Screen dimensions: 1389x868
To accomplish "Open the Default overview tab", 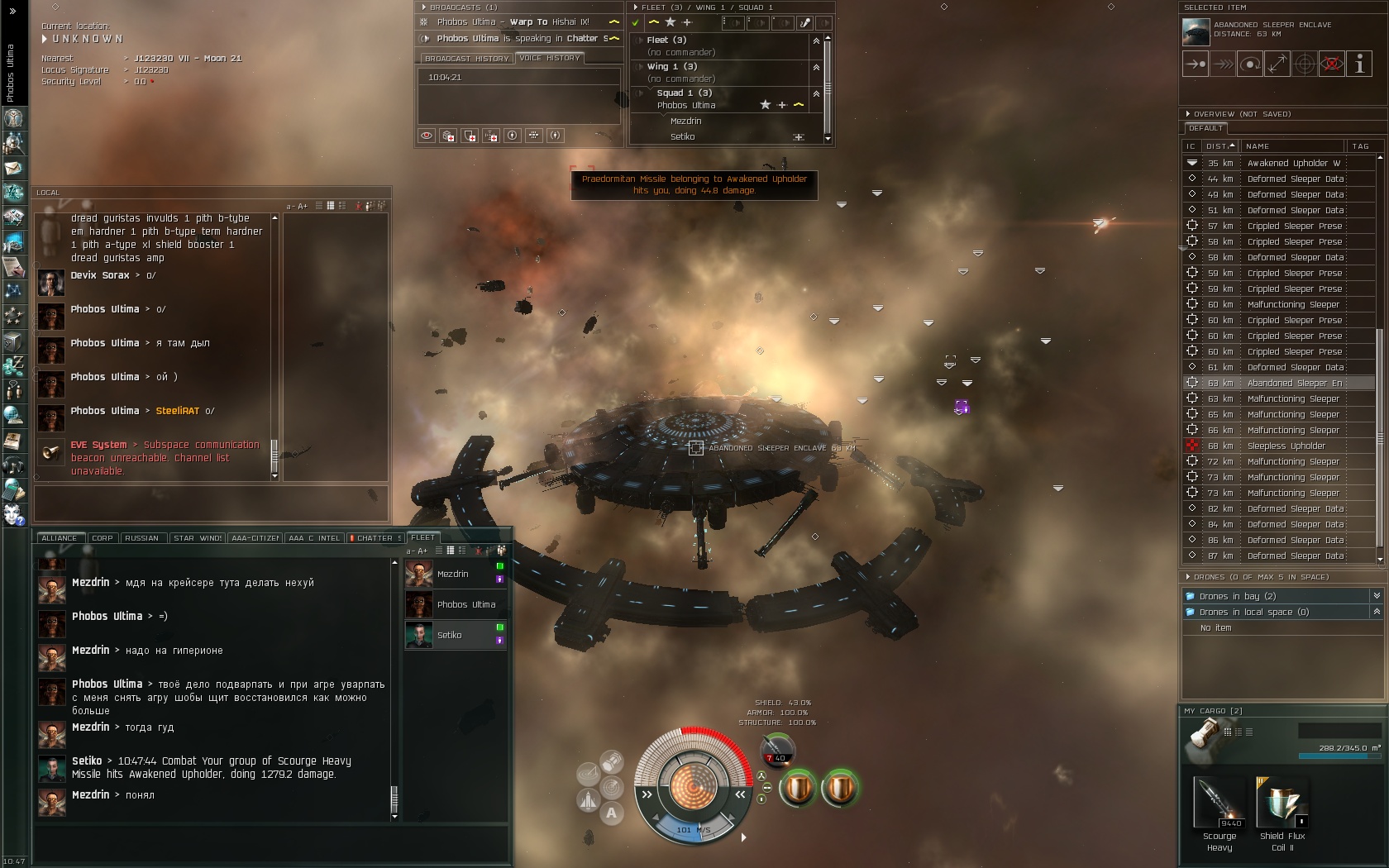I will coord(1205,129).
